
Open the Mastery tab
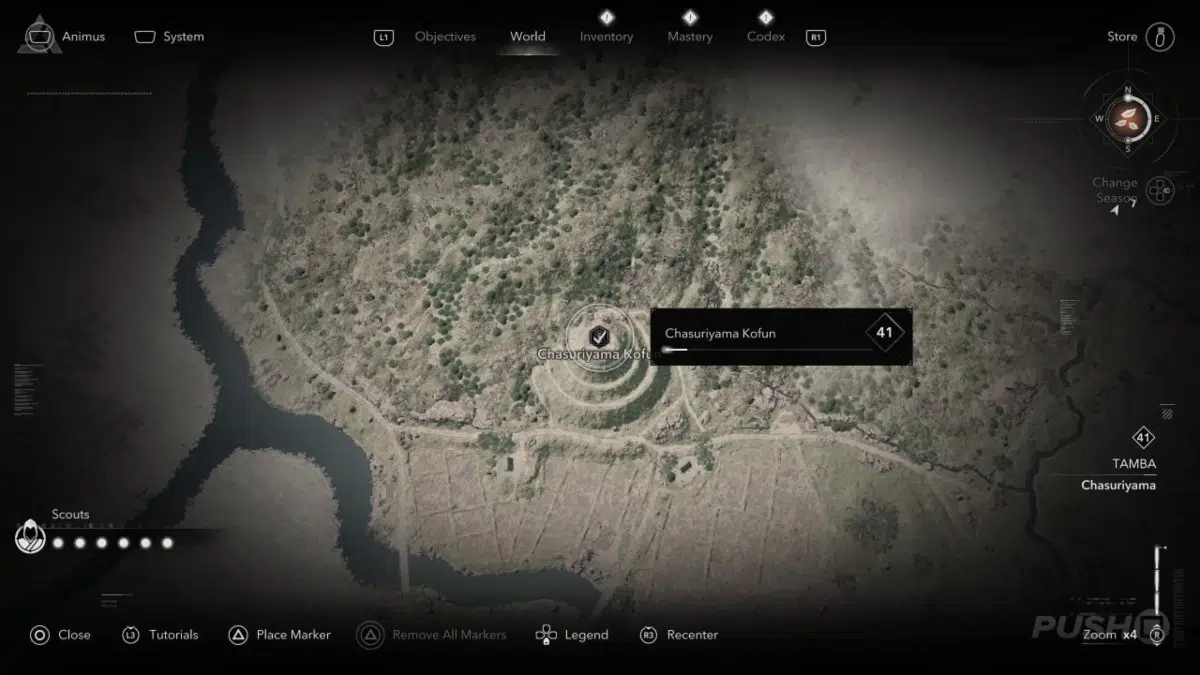690,37
